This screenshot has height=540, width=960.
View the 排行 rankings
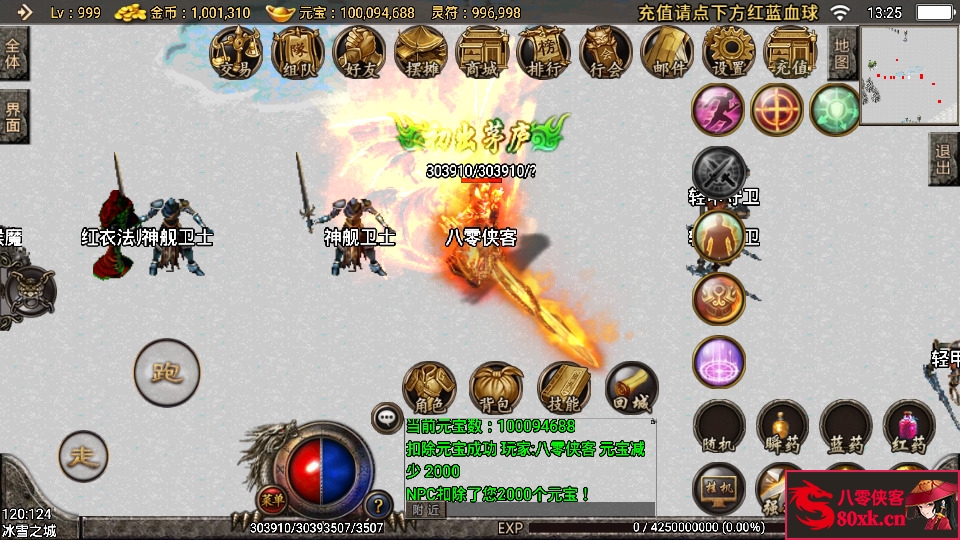click(x=544, y=51)
